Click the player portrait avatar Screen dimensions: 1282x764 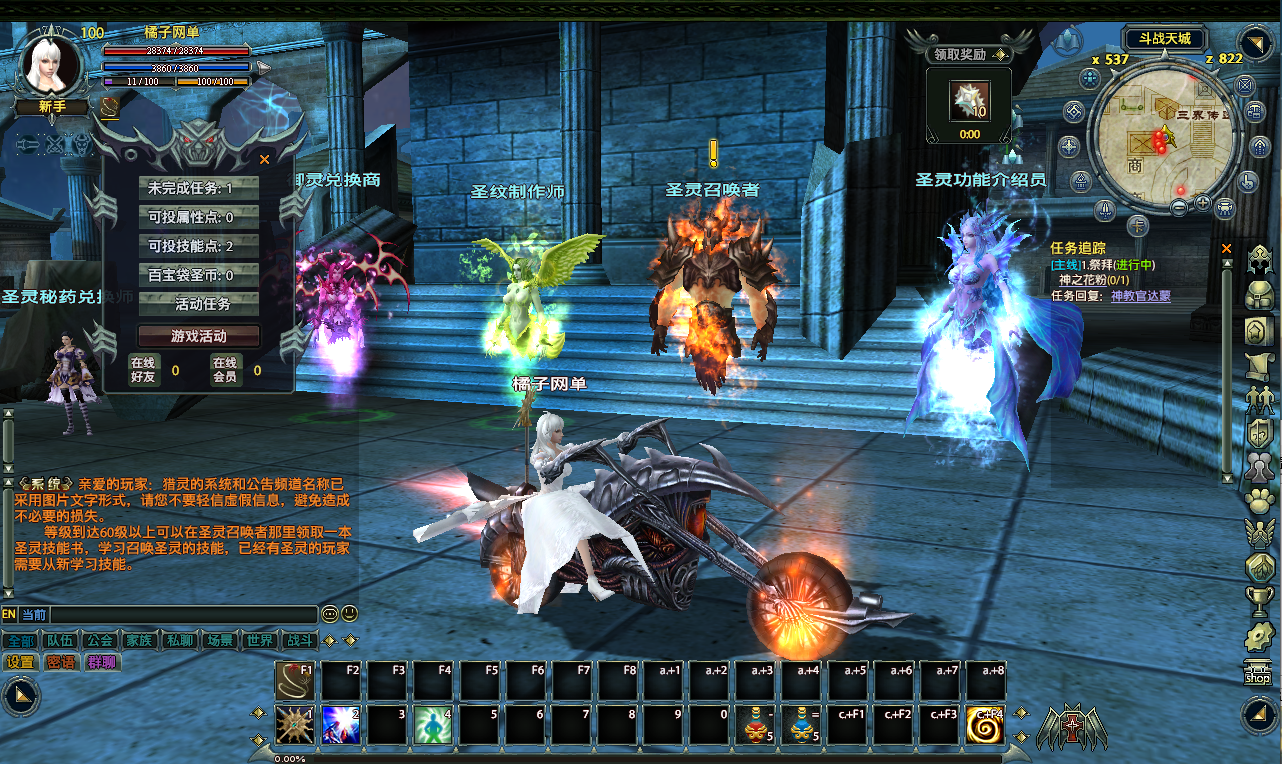50,64
